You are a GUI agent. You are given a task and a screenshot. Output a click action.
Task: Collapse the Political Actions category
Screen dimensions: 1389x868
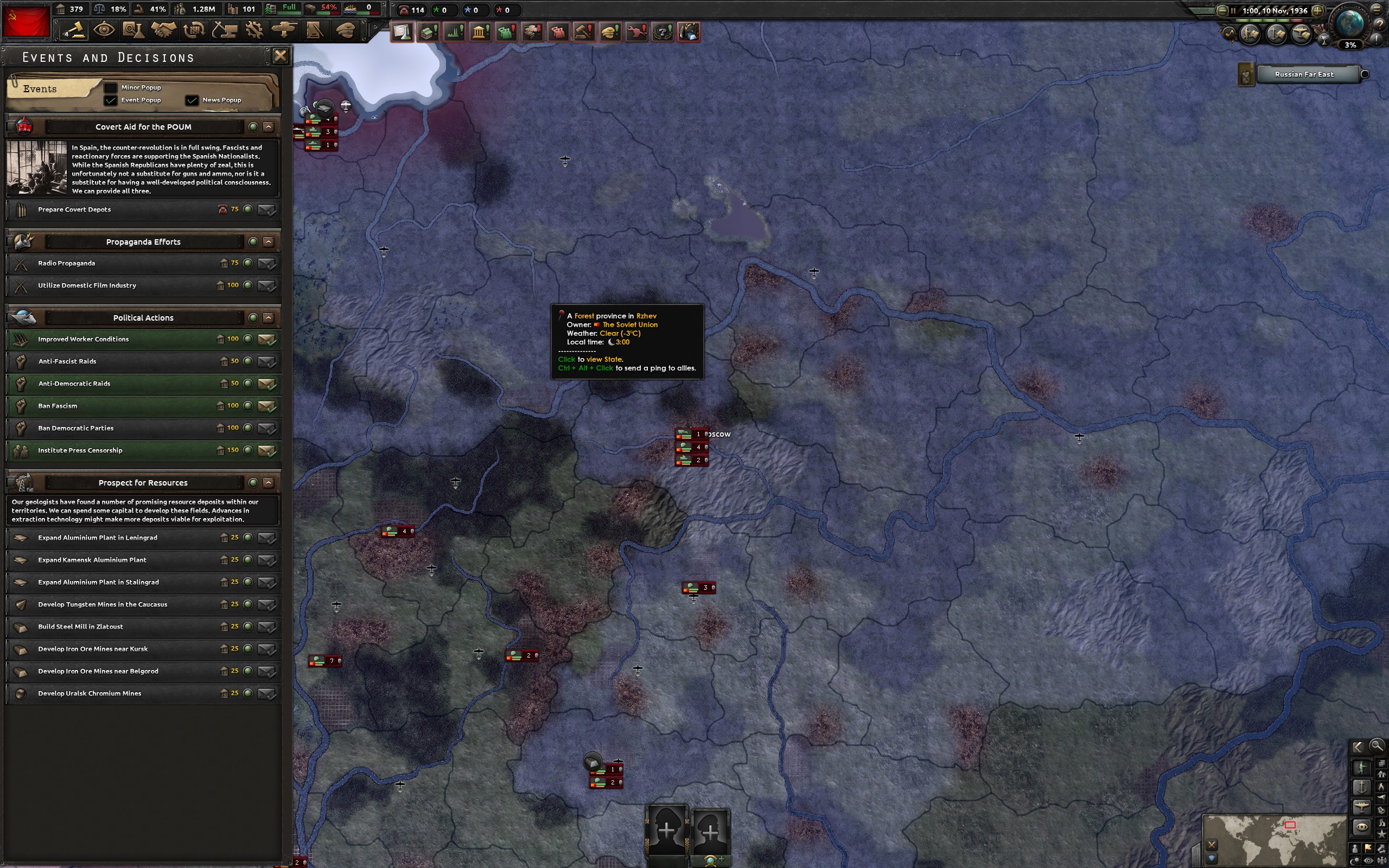(269, 317)
